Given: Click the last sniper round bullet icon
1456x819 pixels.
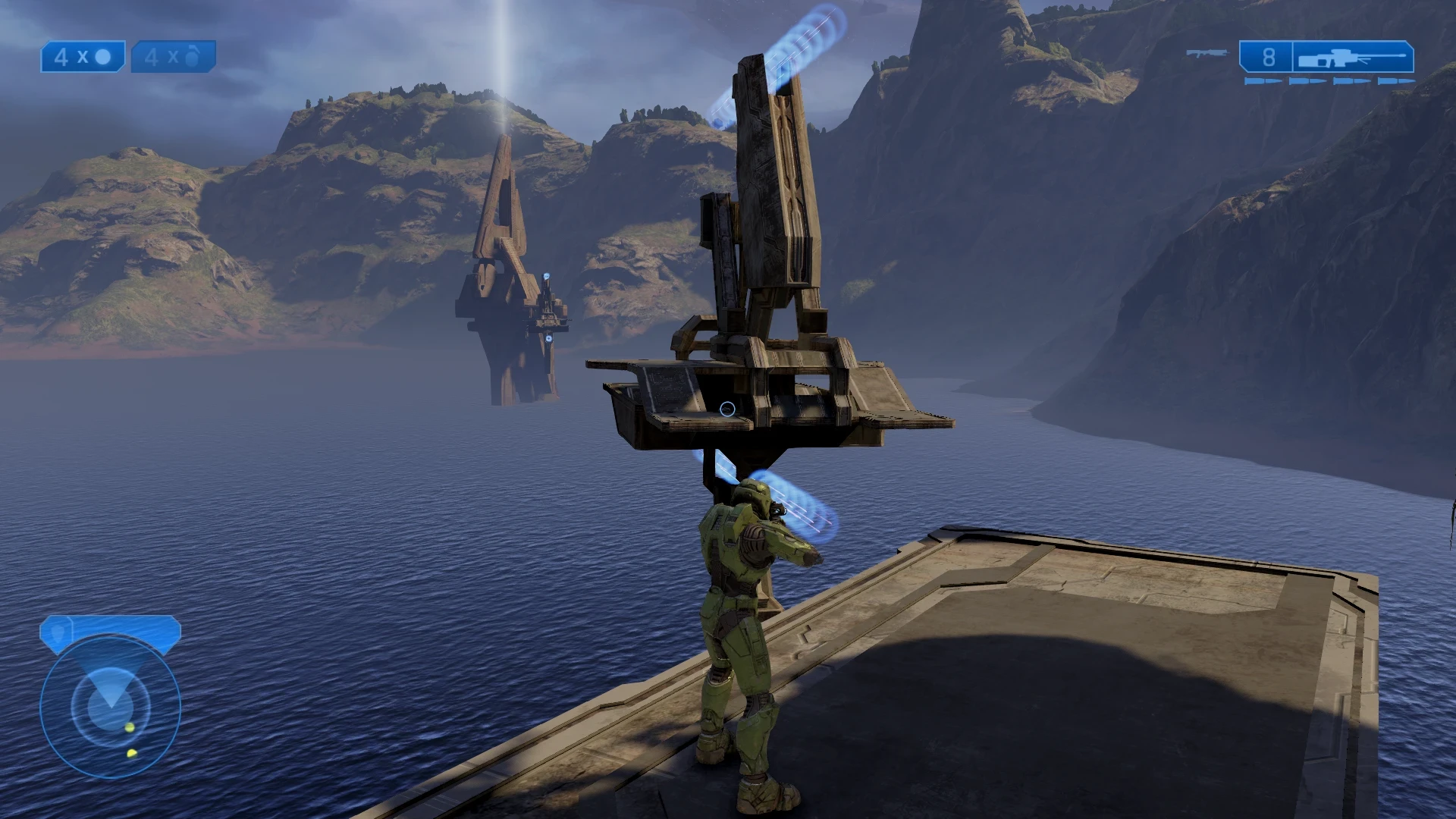Looking at the screenshot, I should point(1396,80).
